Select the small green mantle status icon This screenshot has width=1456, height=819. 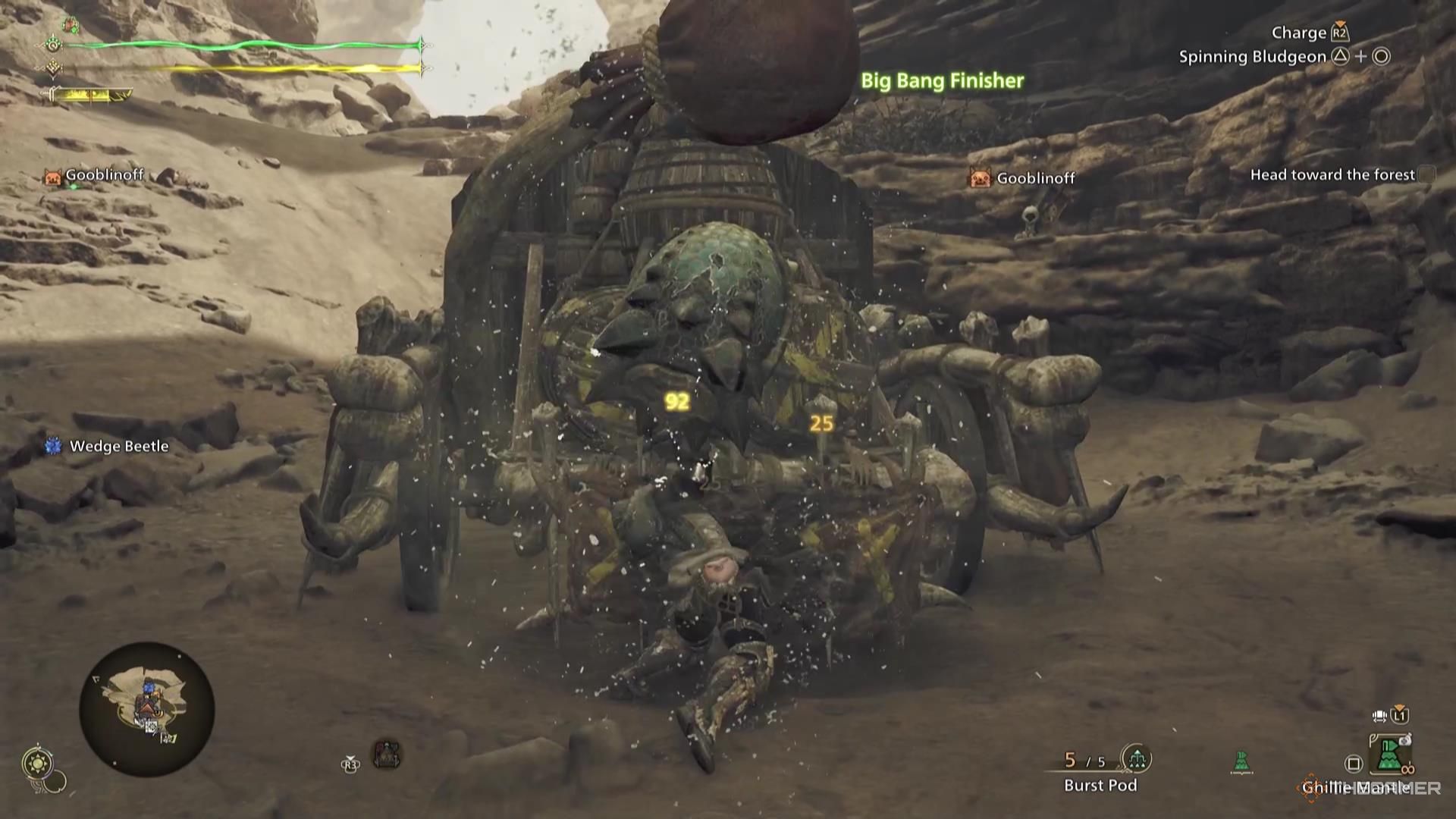click(x=1241, y=760)
